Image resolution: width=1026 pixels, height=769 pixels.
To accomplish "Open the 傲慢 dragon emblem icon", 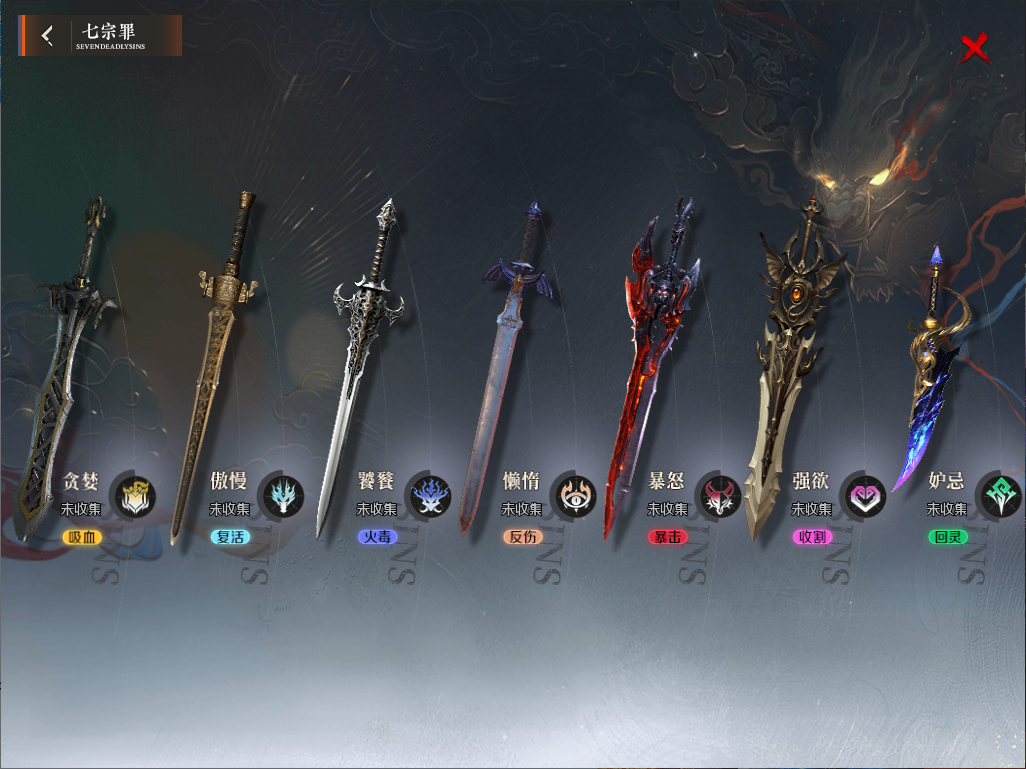I will [x=284, y=496].
